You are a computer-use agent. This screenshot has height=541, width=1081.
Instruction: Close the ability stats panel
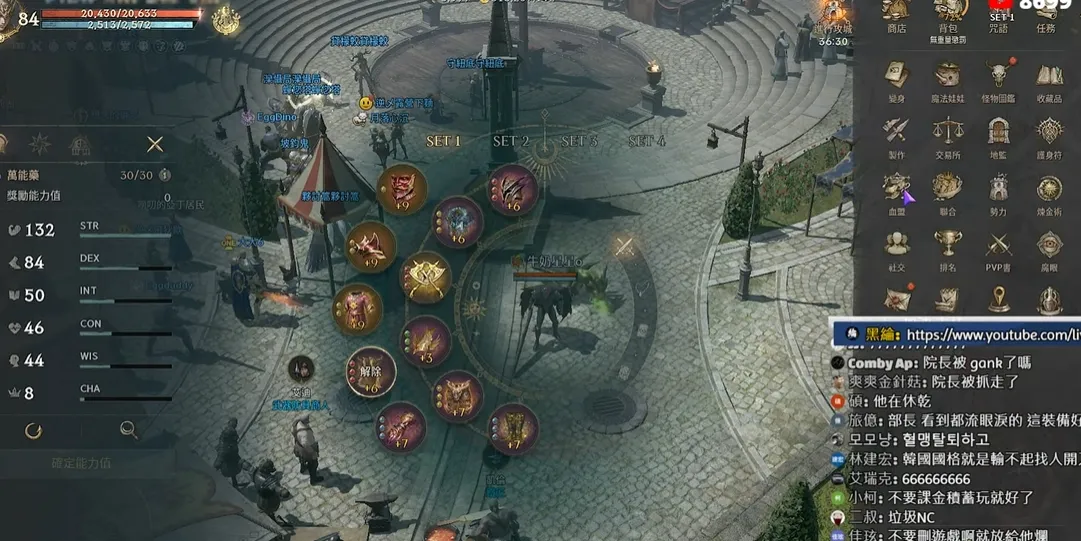click(x=155, y=144)
